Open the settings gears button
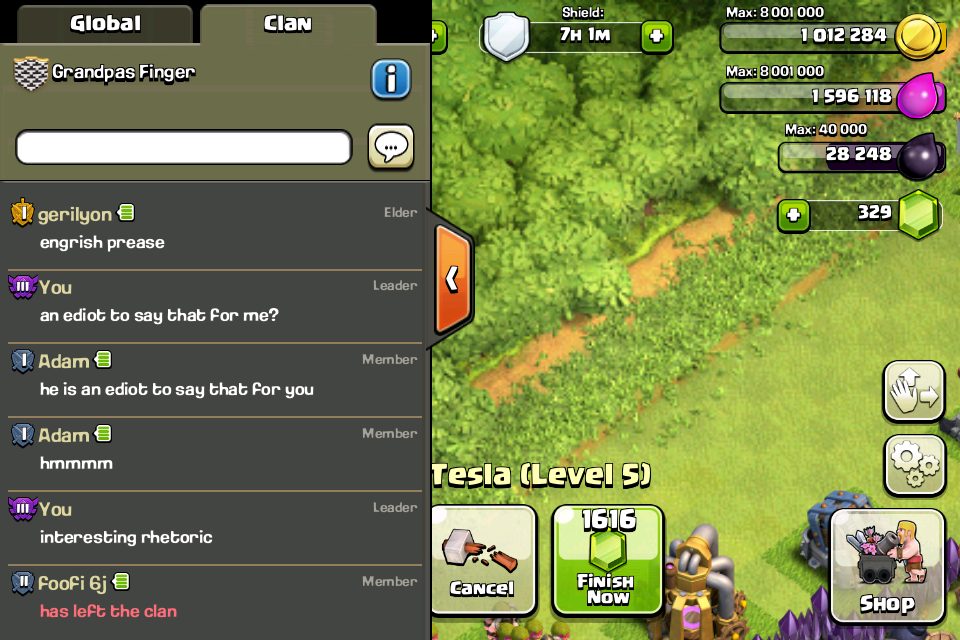 (x=914, y=464)
